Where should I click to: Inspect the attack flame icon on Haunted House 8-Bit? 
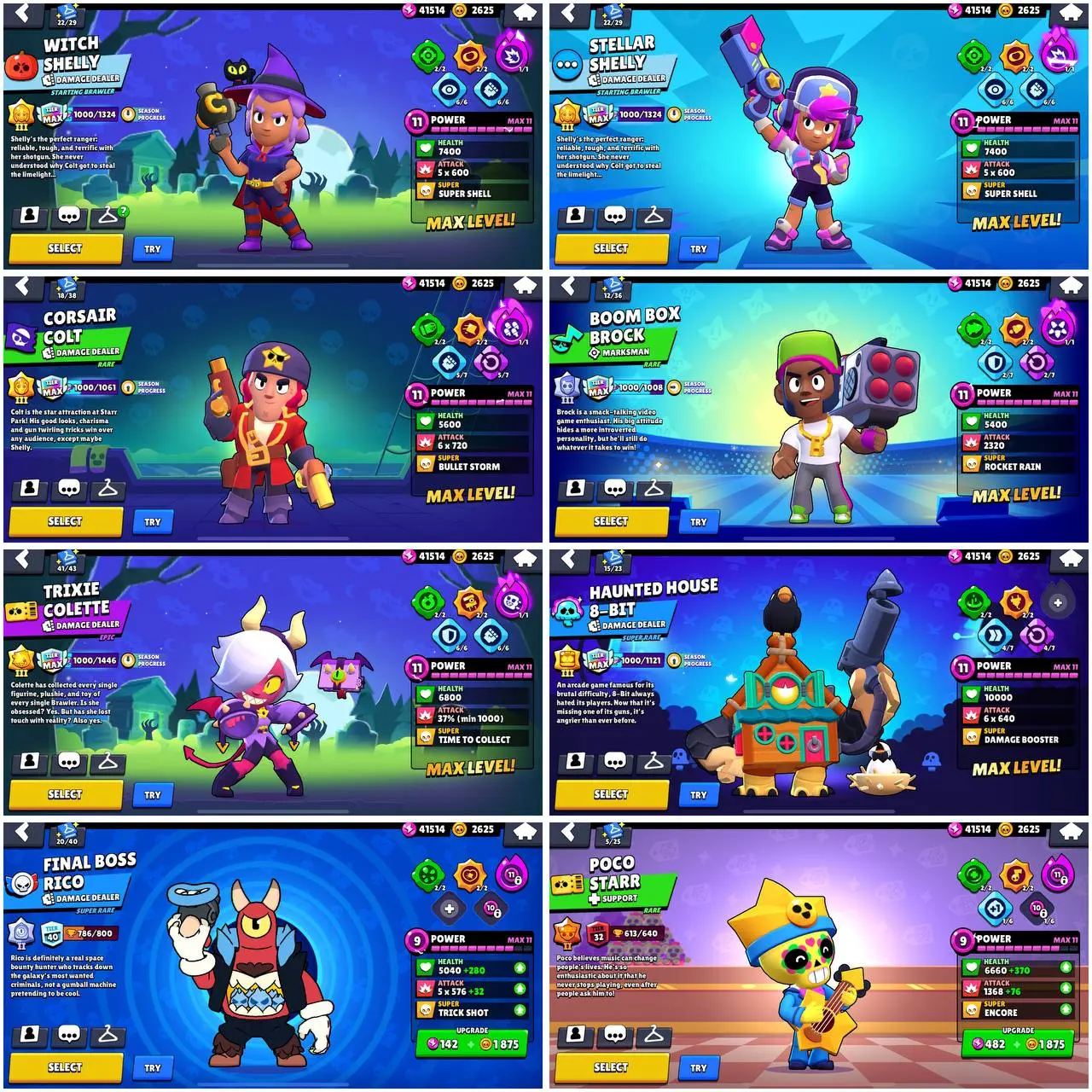pos(971,714)
